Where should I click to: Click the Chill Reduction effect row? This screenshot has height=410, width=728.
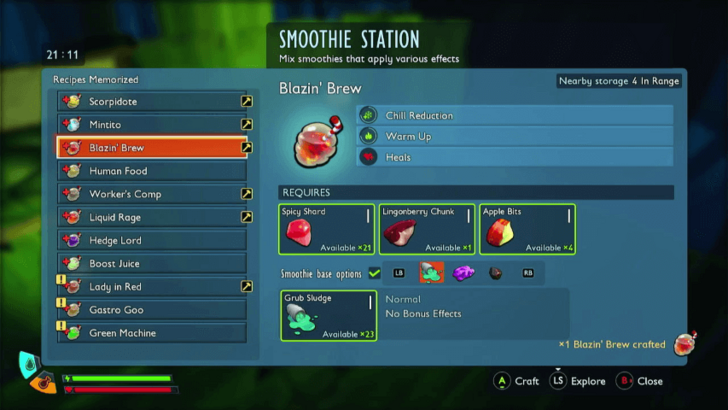[x=514, y=116]
